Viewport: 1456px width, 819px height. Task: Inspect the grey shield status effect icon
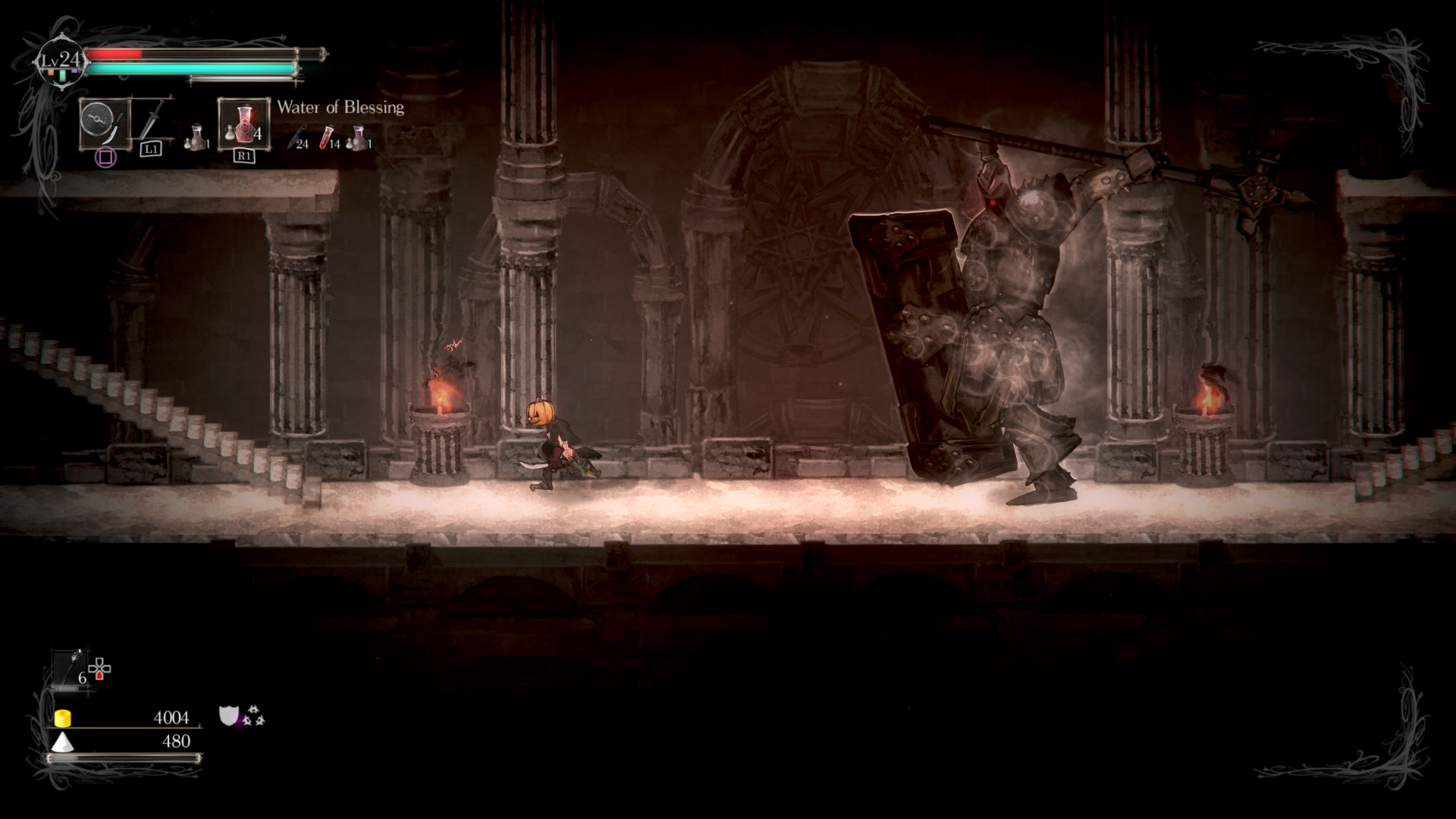[228, 715]
